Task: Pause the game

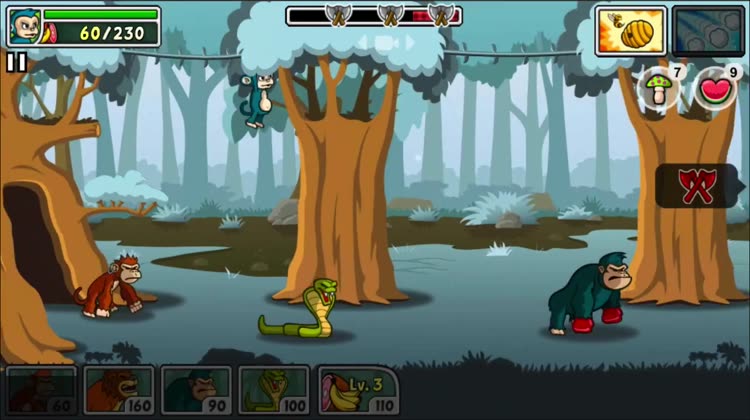Action: coord(16,62)
